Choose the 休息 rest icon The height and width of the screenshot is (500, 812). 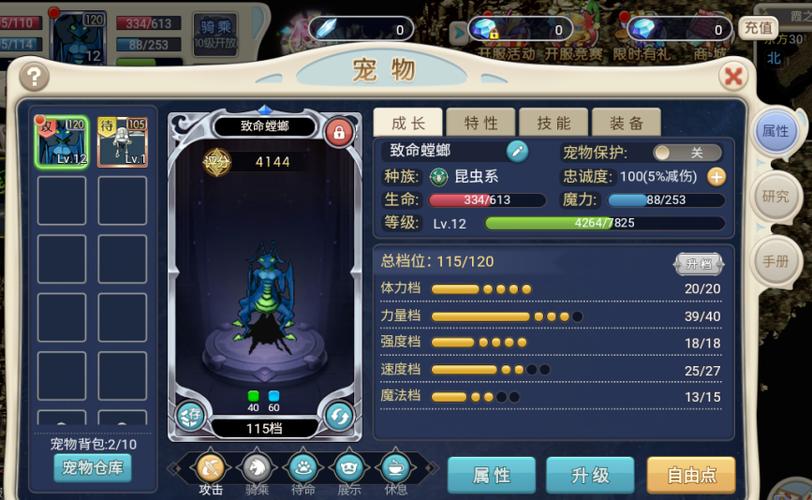point(395,469)
